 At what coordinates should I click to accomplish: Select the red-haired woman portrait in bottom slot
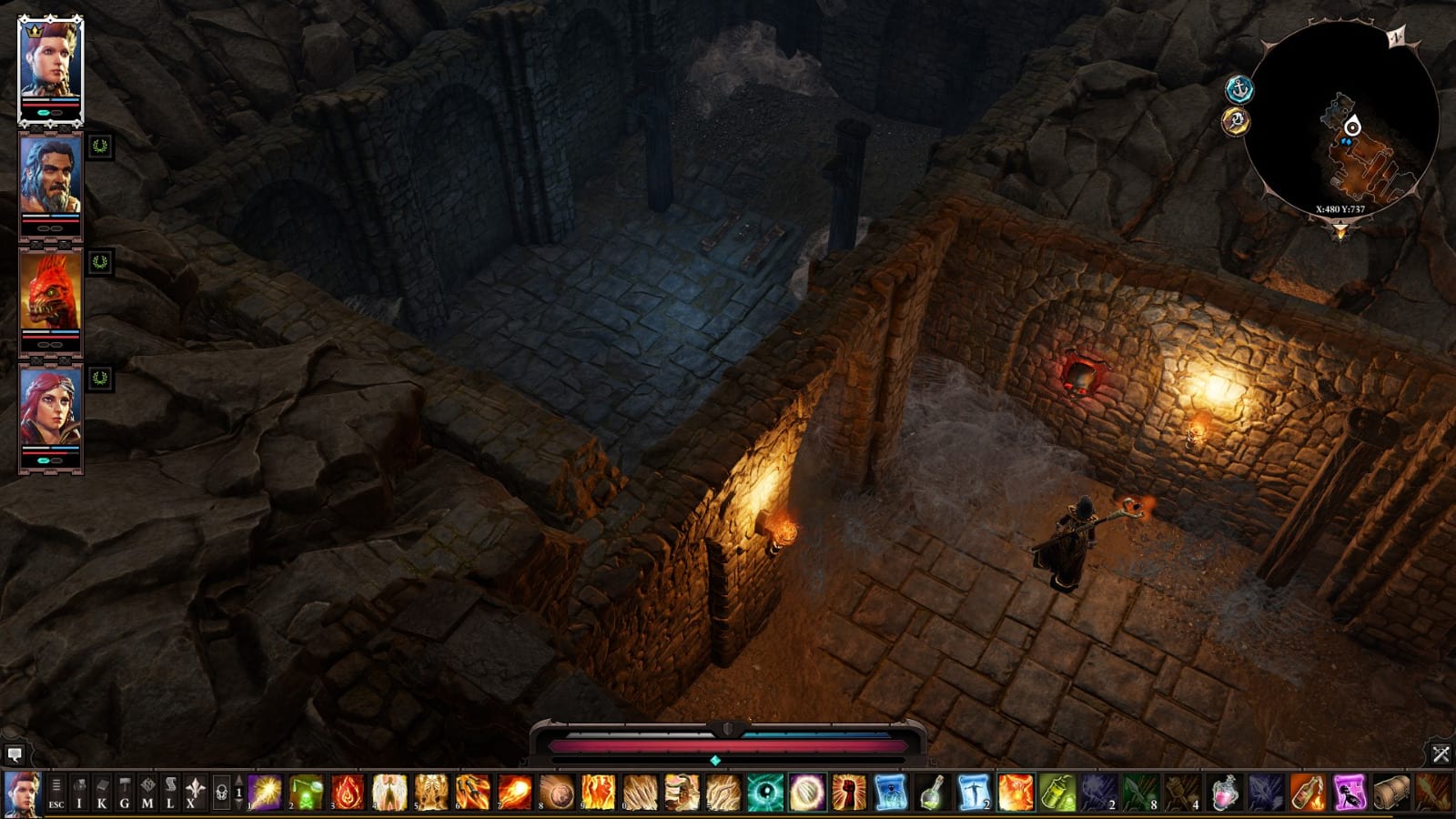click(51, 408)
